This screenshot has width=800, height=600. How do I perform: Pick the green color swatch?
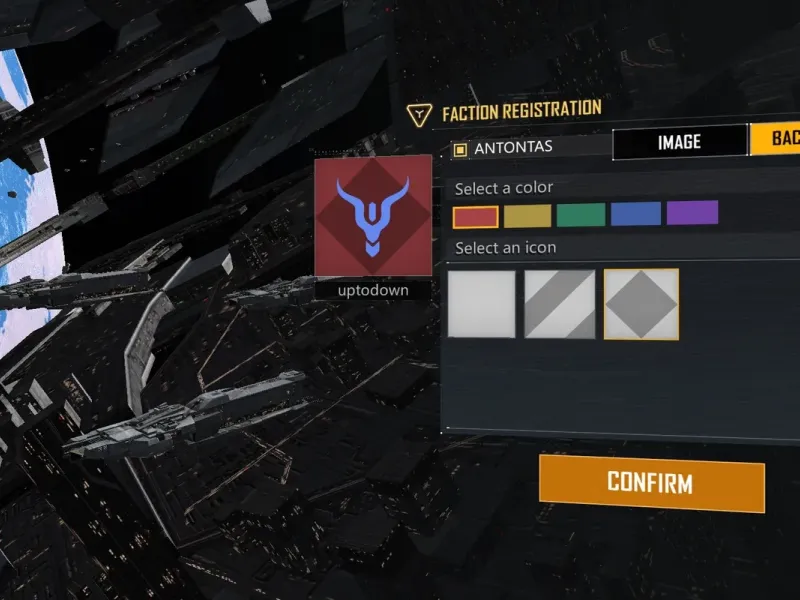tap(581, 214)
